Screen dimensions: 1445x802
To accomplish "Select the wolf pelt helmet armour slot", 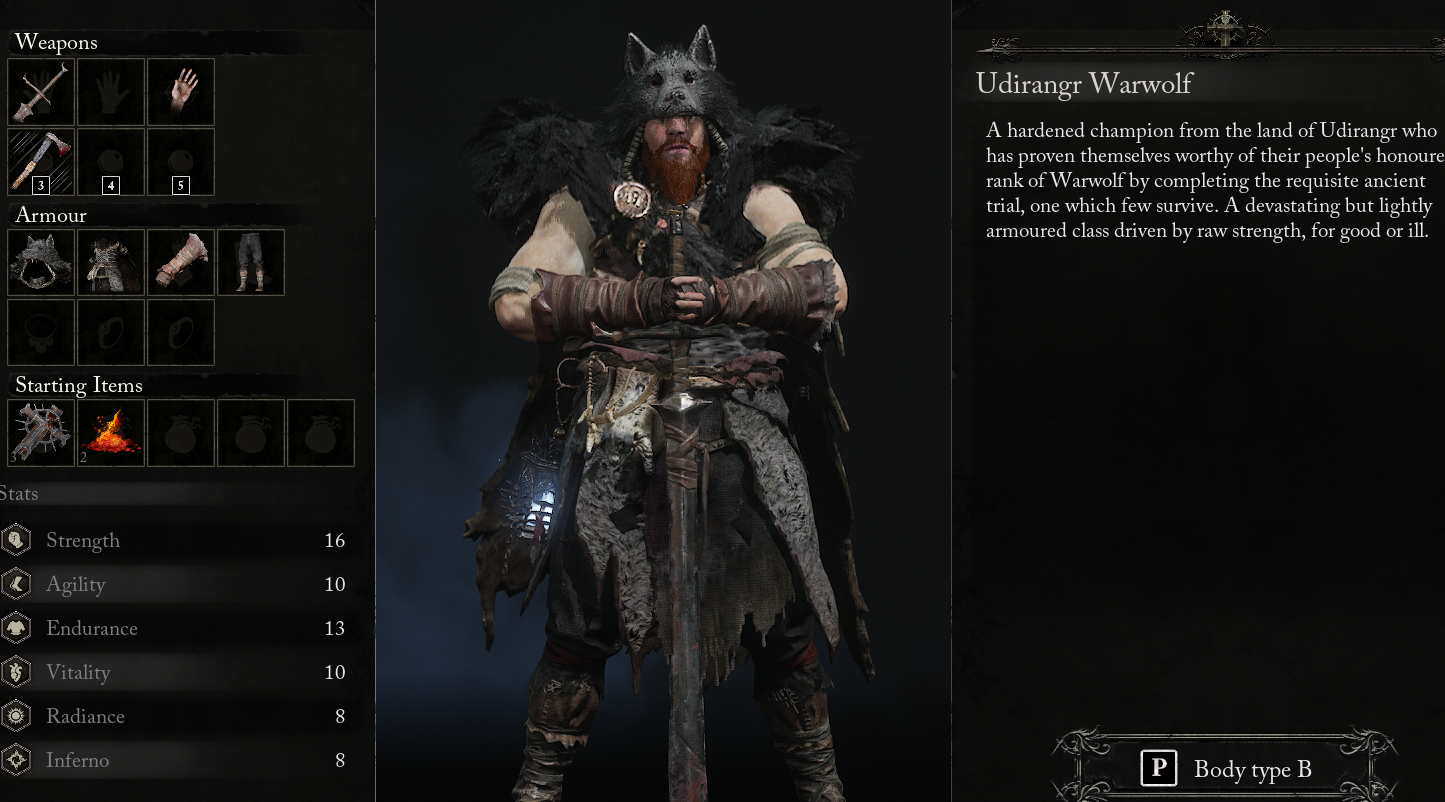I will [40, 262].
